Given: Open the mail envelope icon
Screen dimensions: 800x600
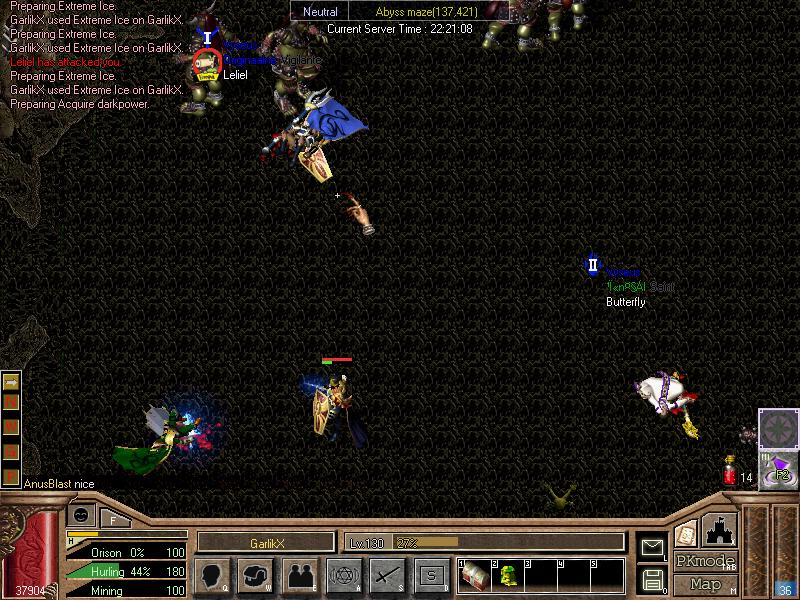Looking at the screenshot, I should tap(652, 547).
